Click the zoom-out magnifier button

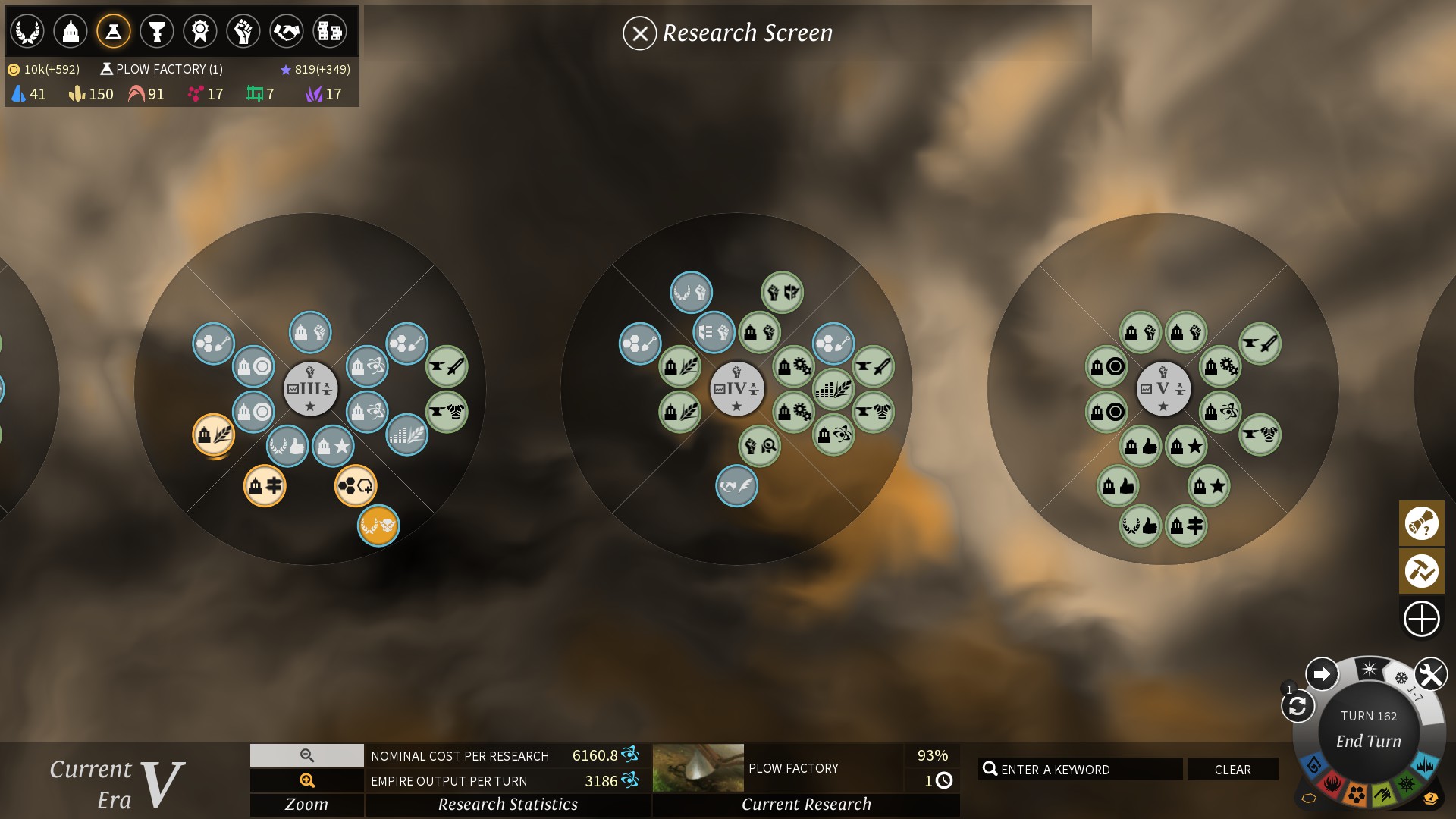point(307,755)
